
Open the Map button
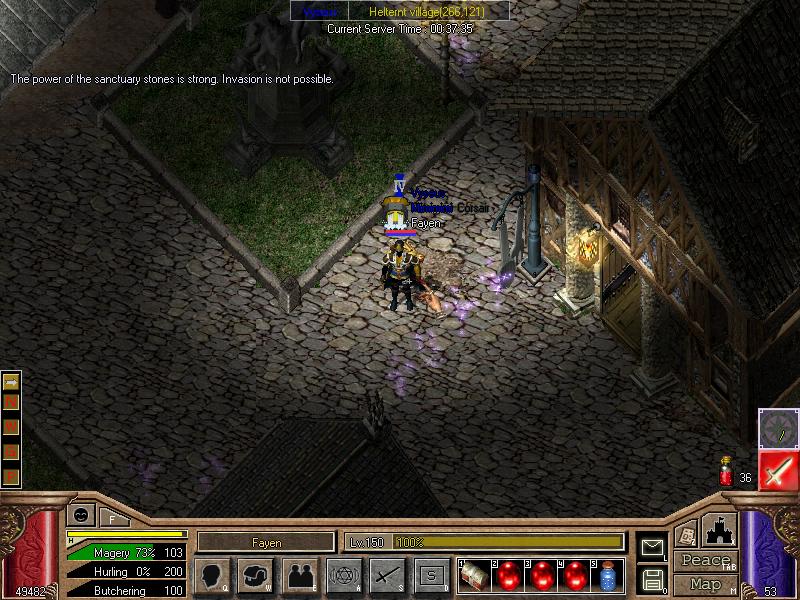705,584
